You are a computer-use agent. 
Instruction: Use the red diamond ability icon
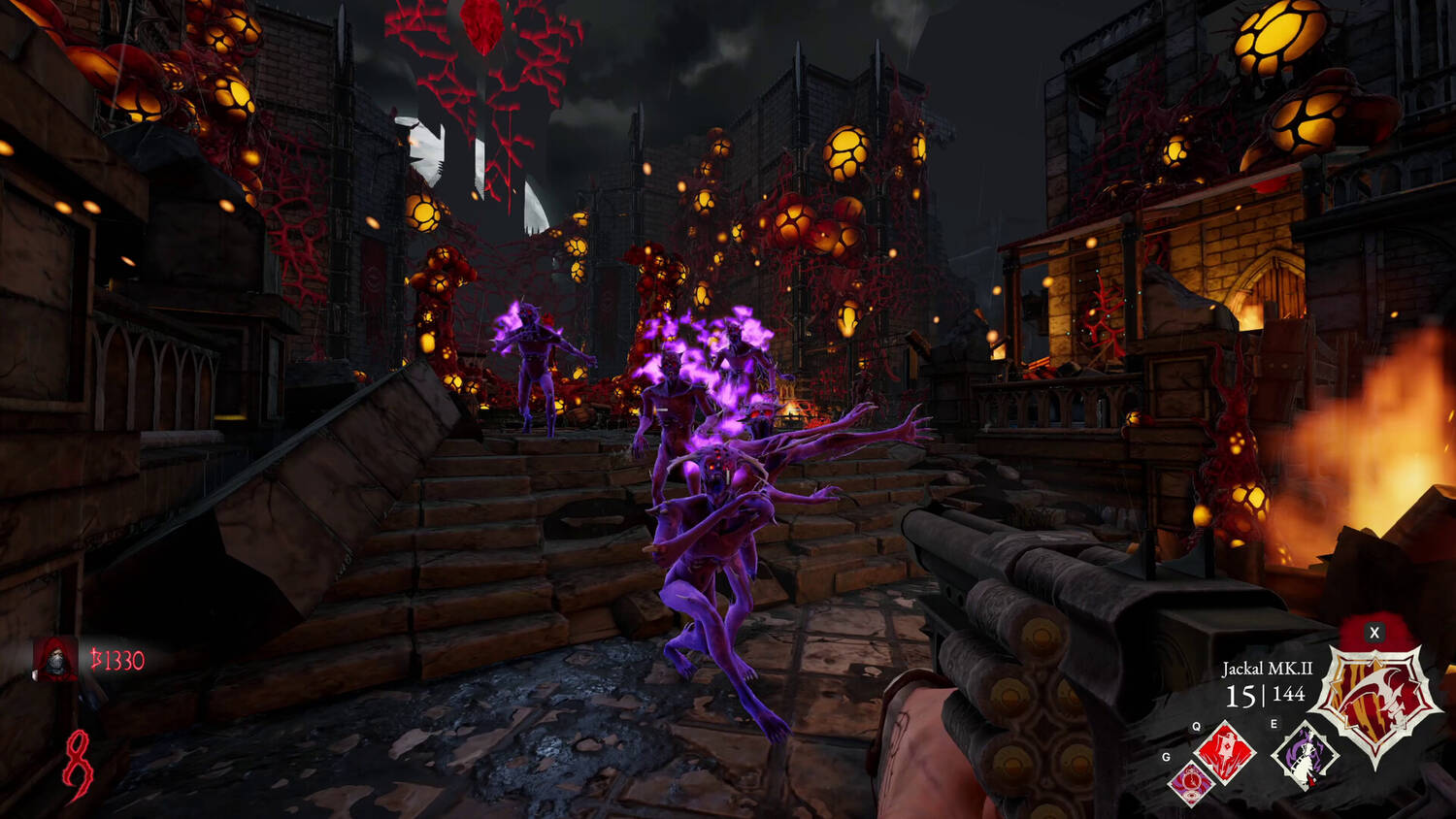coord(1225,753)
